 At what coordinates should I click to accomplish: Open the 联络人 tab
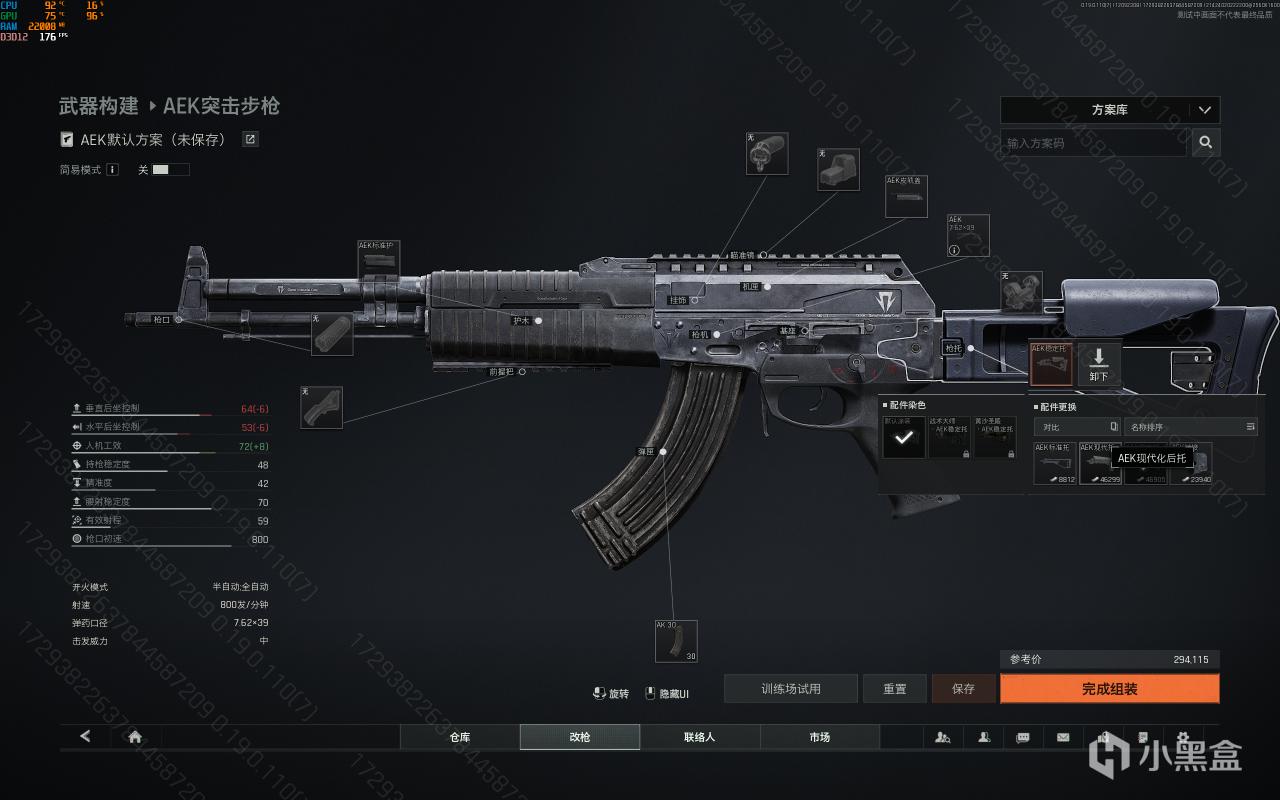[700, 737]
